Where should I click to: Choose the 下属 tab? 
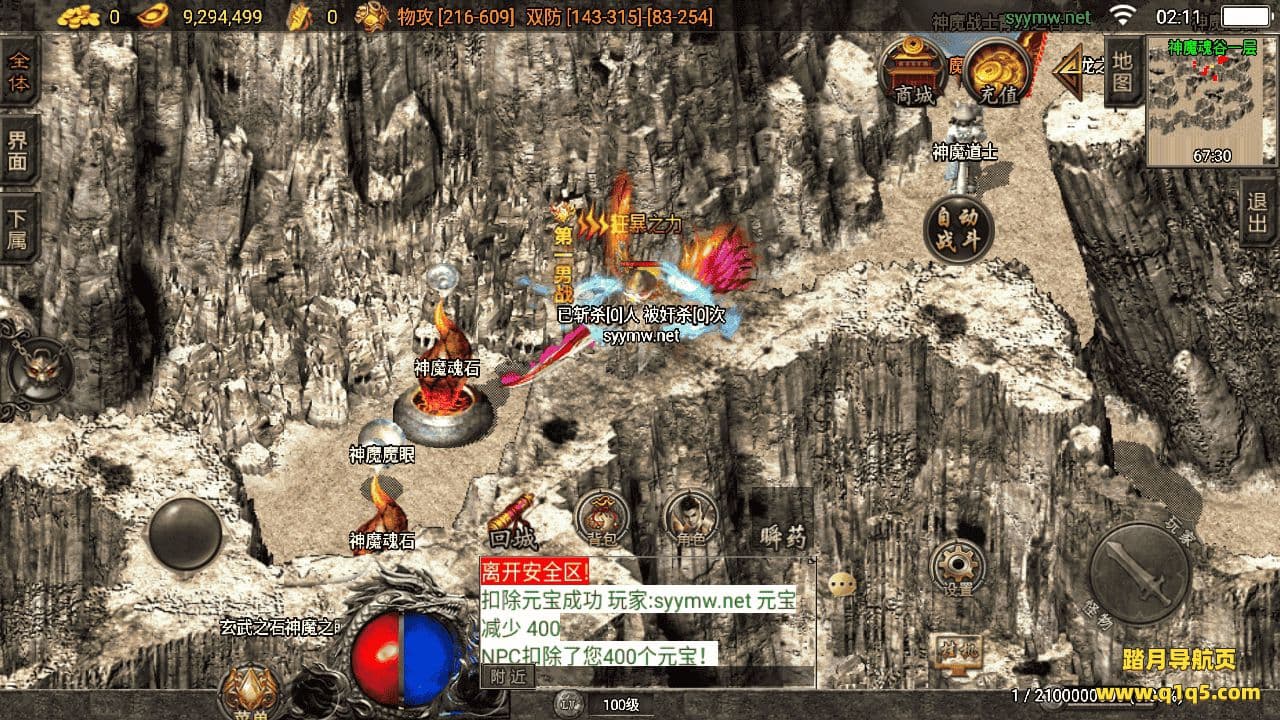(x=19, y=229)
